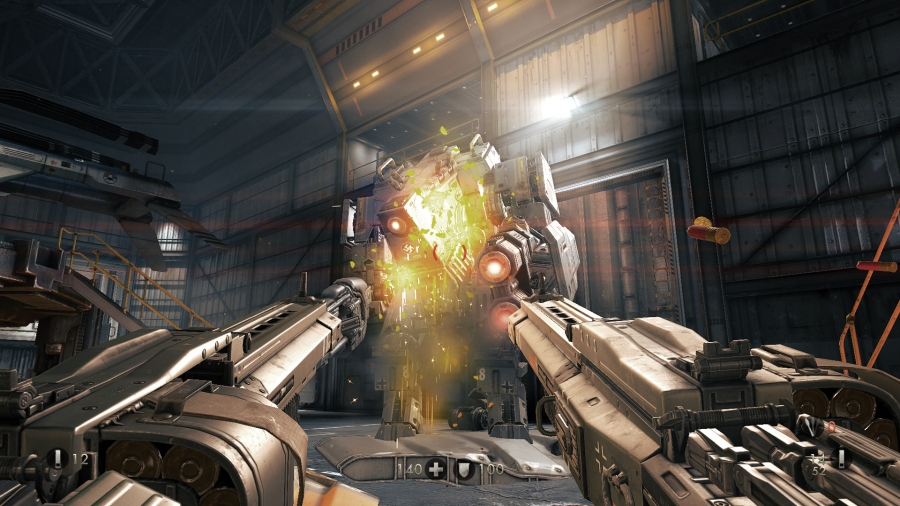This screenshot has height=506, width=900.
Task: Click the health cross icon
Action: pos(435,468)
